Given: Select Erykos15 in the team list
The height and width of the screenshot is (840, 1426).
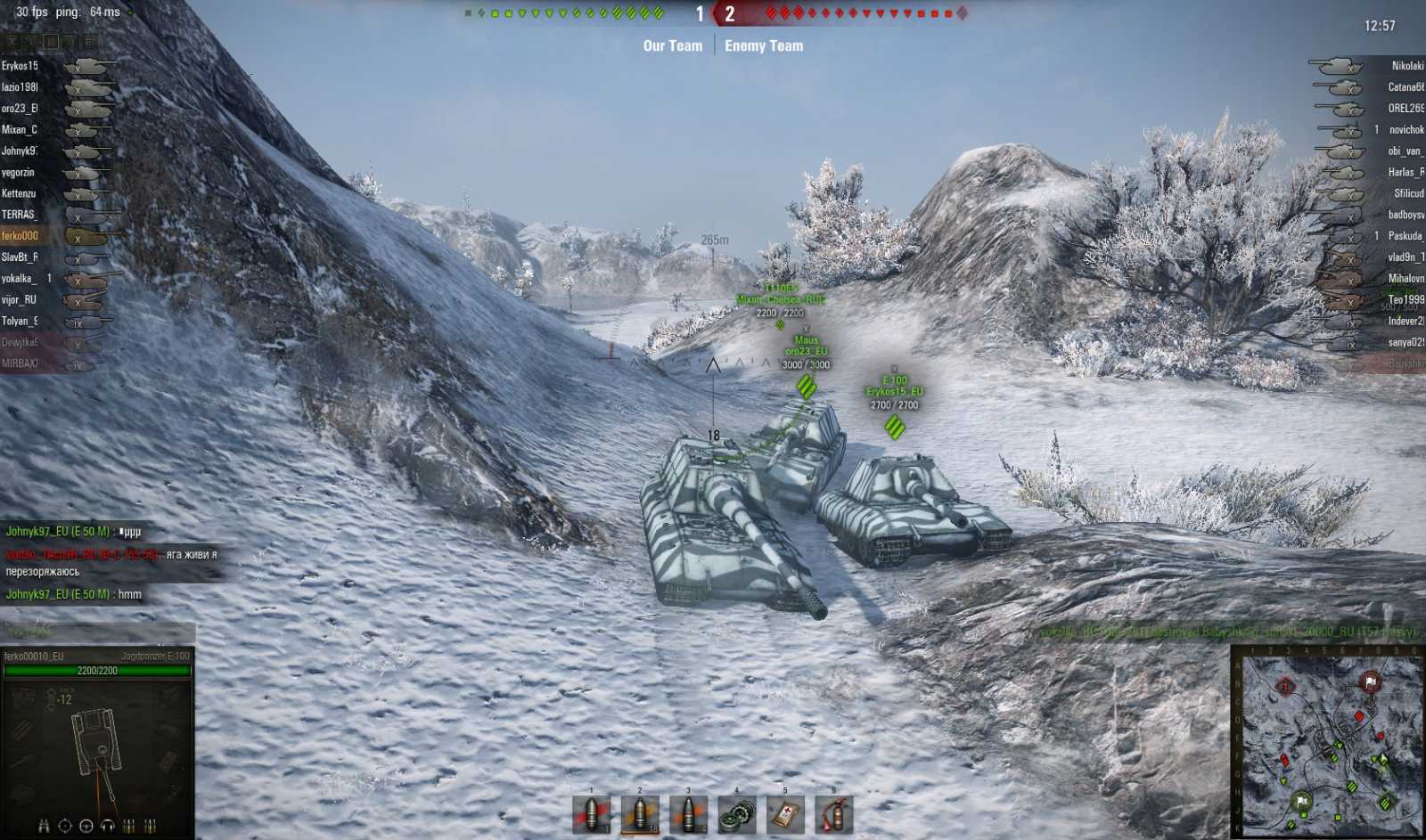Looking at the screenshot, I should (20, 66).
